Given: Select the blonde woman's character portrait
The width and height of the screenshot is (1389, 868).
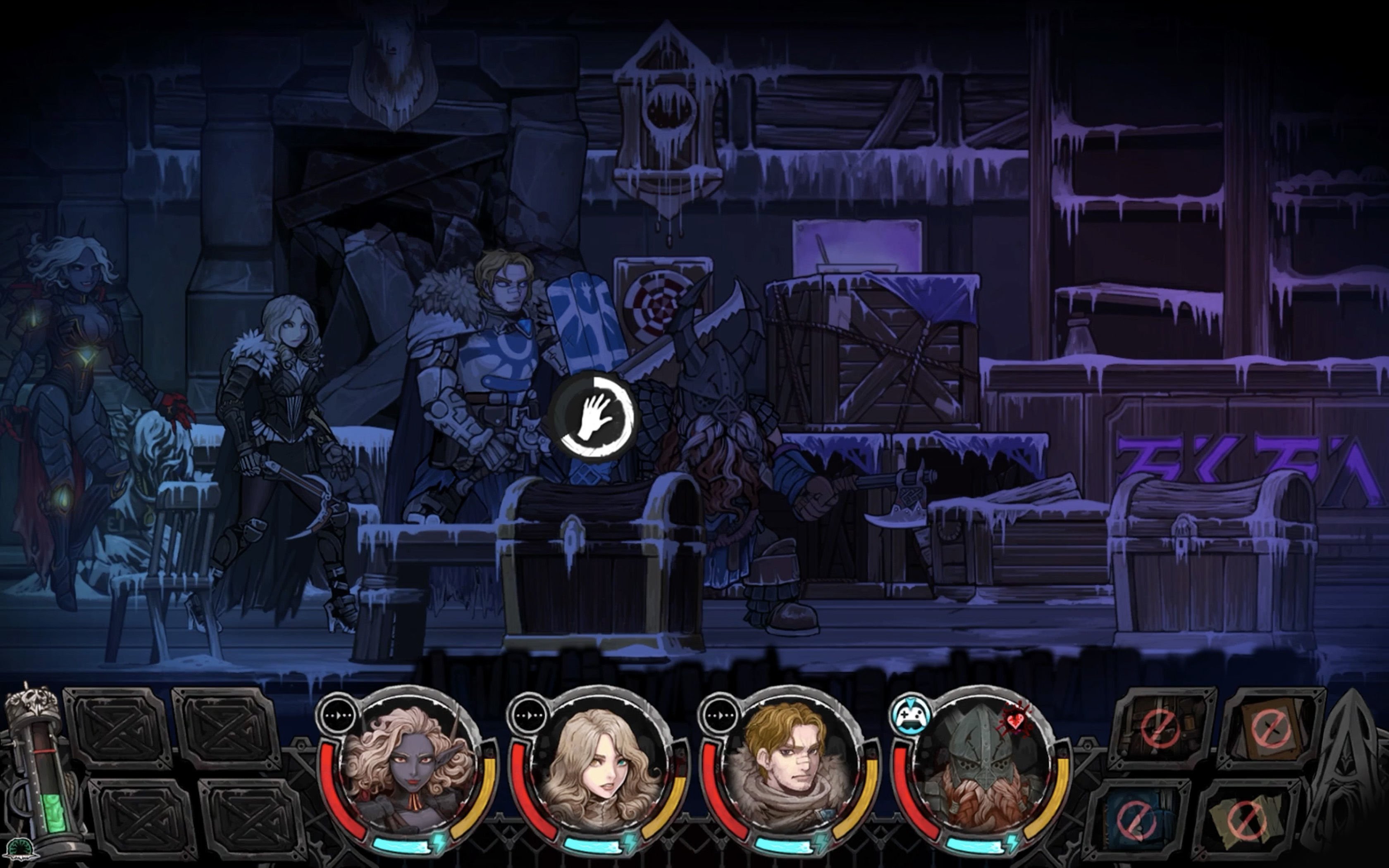Looking at the screenshot, I should pos(600,766).
